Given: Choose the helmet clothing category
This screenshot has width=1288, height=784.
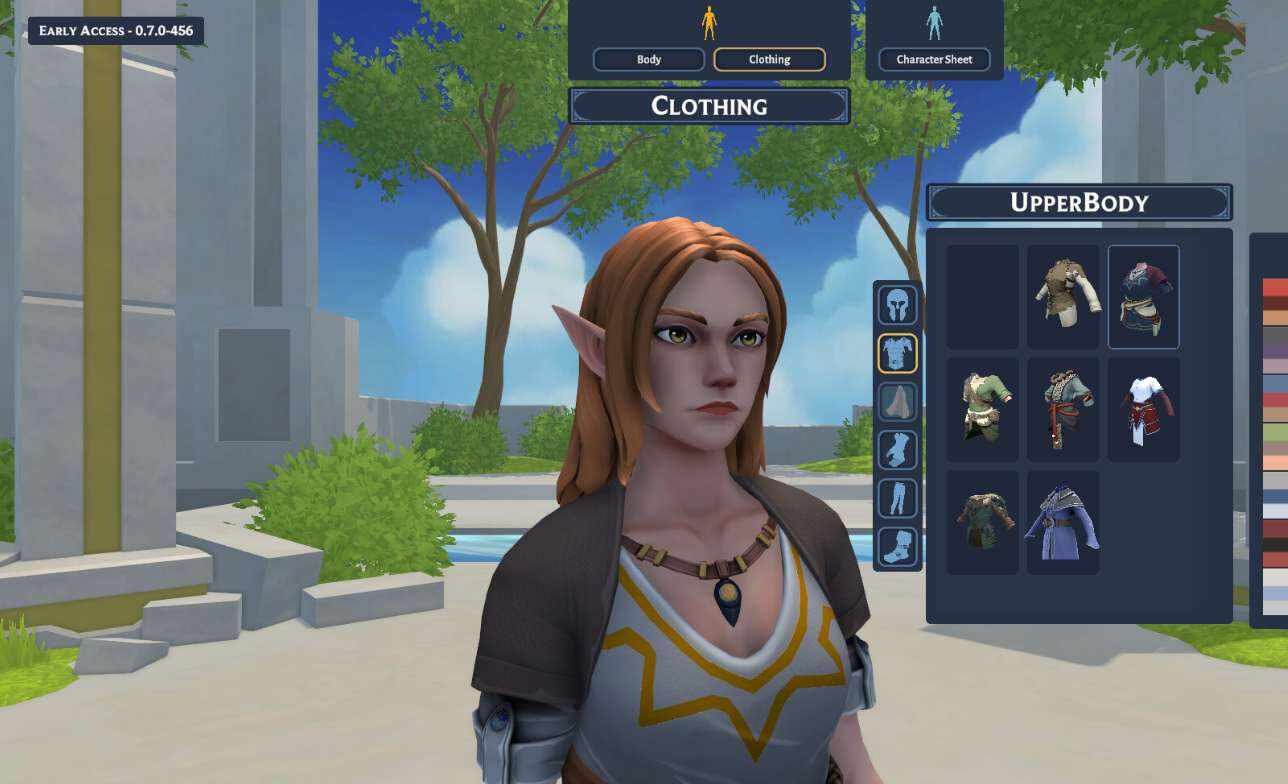Looking at the screenshot, I should tap(898, 304).
